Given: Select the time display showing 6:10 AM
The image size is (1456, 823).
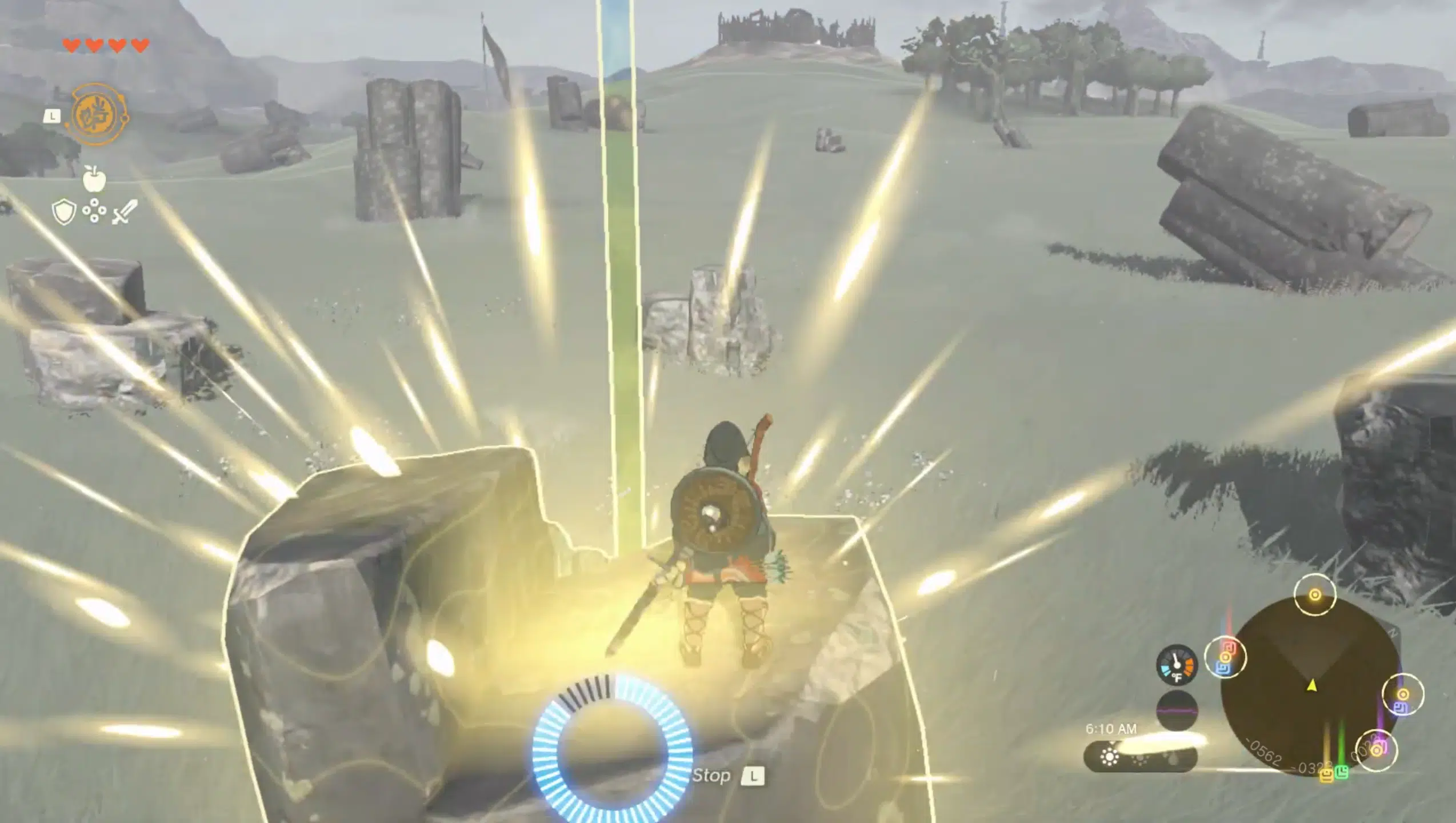Looking at the screenshot, I should 1112,729.
